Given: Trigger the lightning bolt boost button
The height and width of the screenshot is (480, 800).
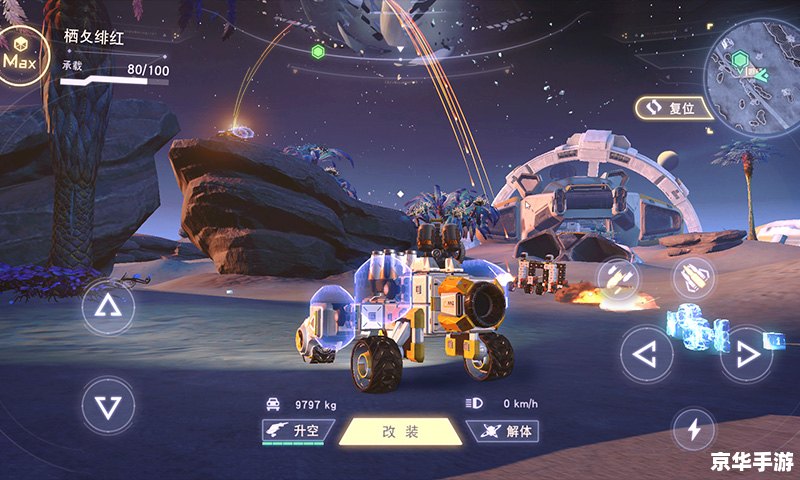Looking at the screenshot, I should pos(693,430).
